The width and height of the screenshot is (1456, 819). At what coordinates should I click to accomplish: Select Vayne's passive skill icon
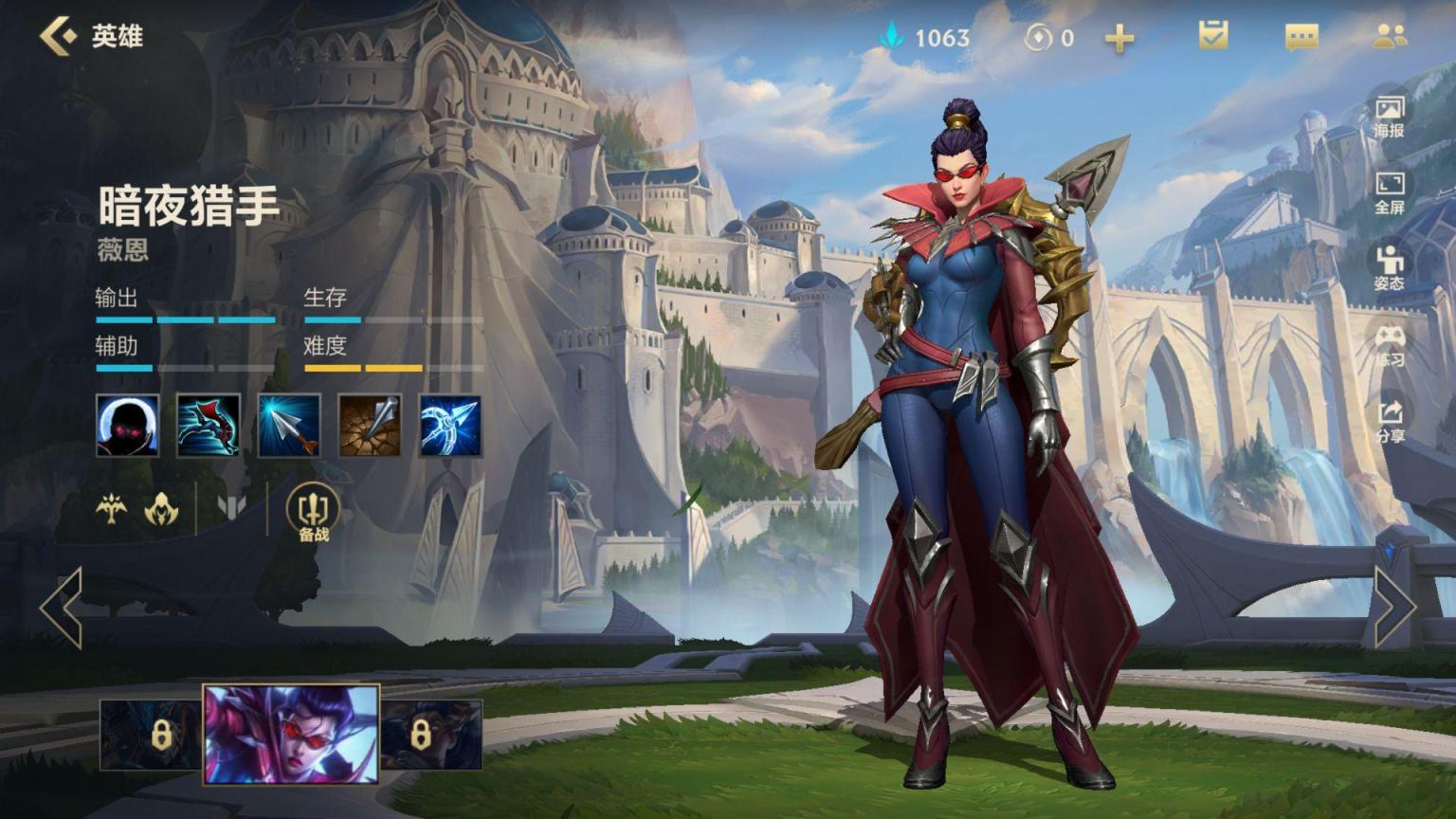click(x=128, y=426)
